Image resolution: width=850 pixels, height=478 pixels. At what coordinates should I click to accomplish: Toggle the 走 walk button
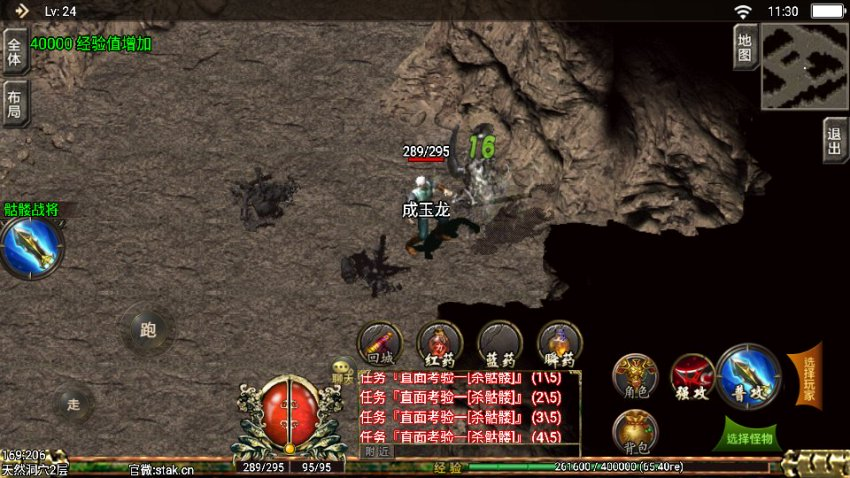[73, 403]
